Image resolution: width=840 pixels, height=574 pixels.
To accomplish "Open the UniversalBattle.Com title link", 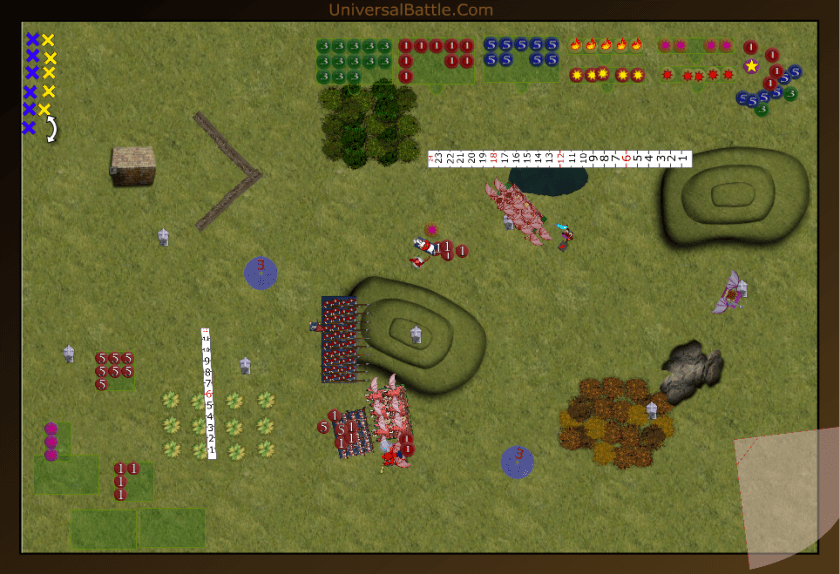I will pos(410,10).
